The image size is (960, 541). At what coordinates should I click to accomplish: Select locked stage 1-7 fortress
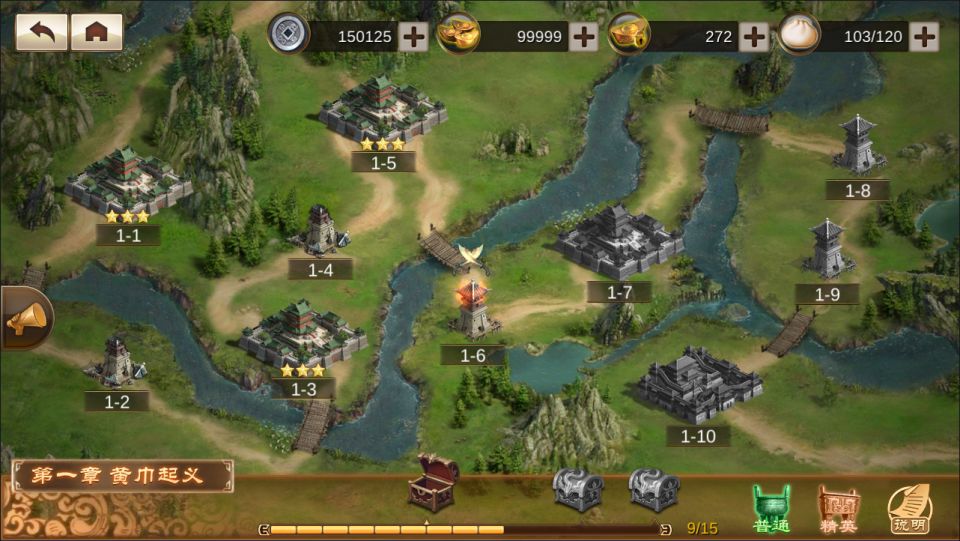coord(619,242)
